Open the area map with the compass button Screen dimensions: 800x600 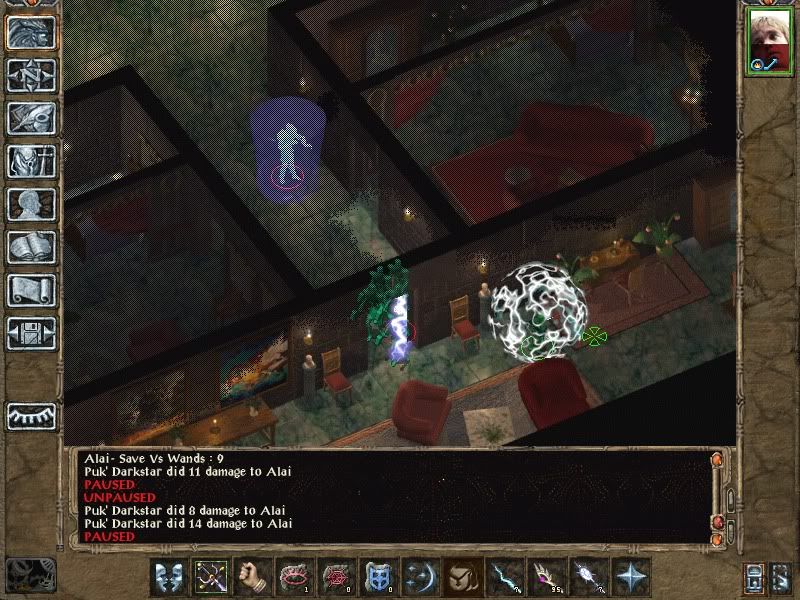[x=31, y=74]
